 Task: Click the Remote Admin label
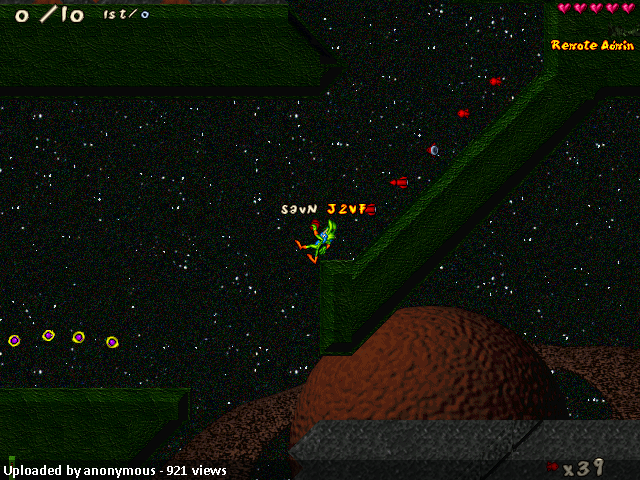click(592, 45)
